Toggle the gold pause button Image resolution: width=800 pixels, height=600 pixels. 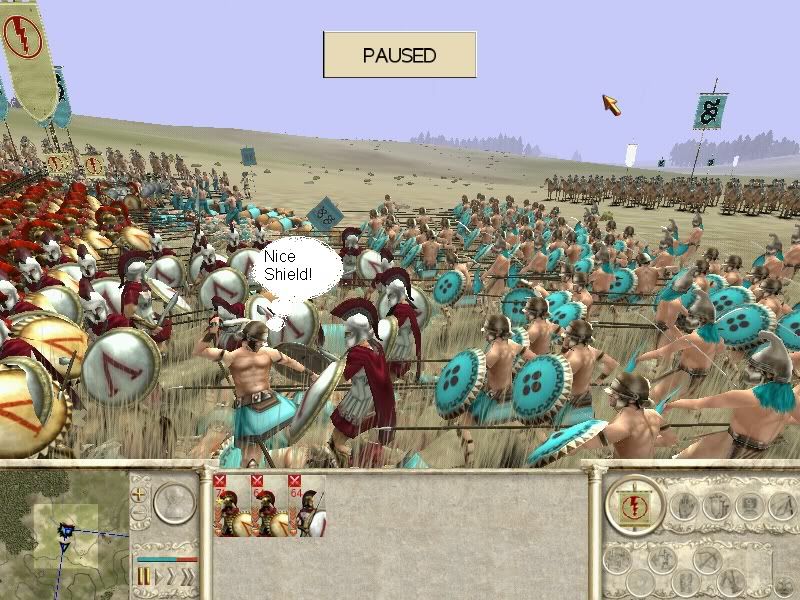(143, 577)
